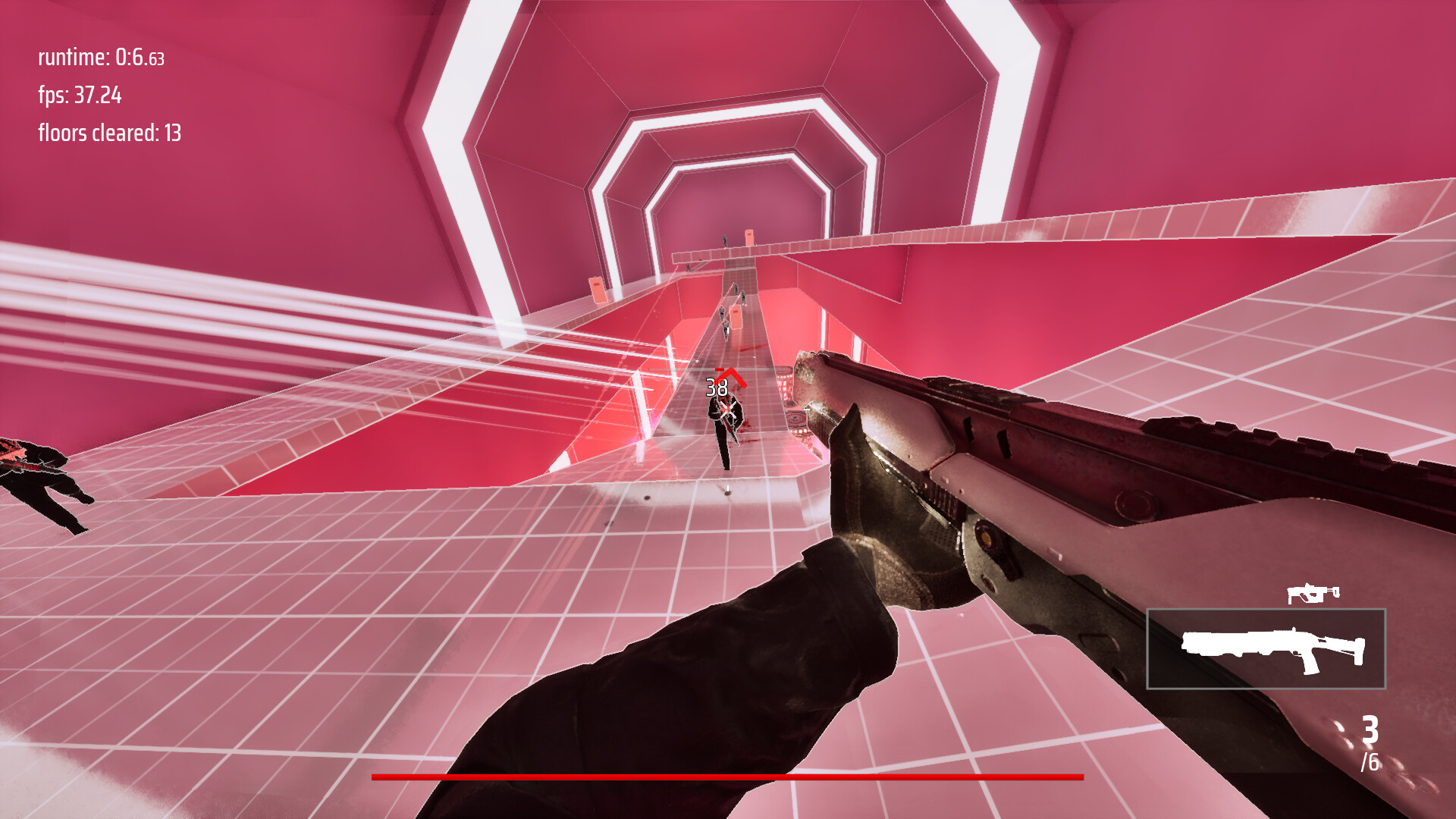1456x819 pixels.
Task: Click the crosshair at screen center
Action: pyautogui.click(x=728, y=409)
